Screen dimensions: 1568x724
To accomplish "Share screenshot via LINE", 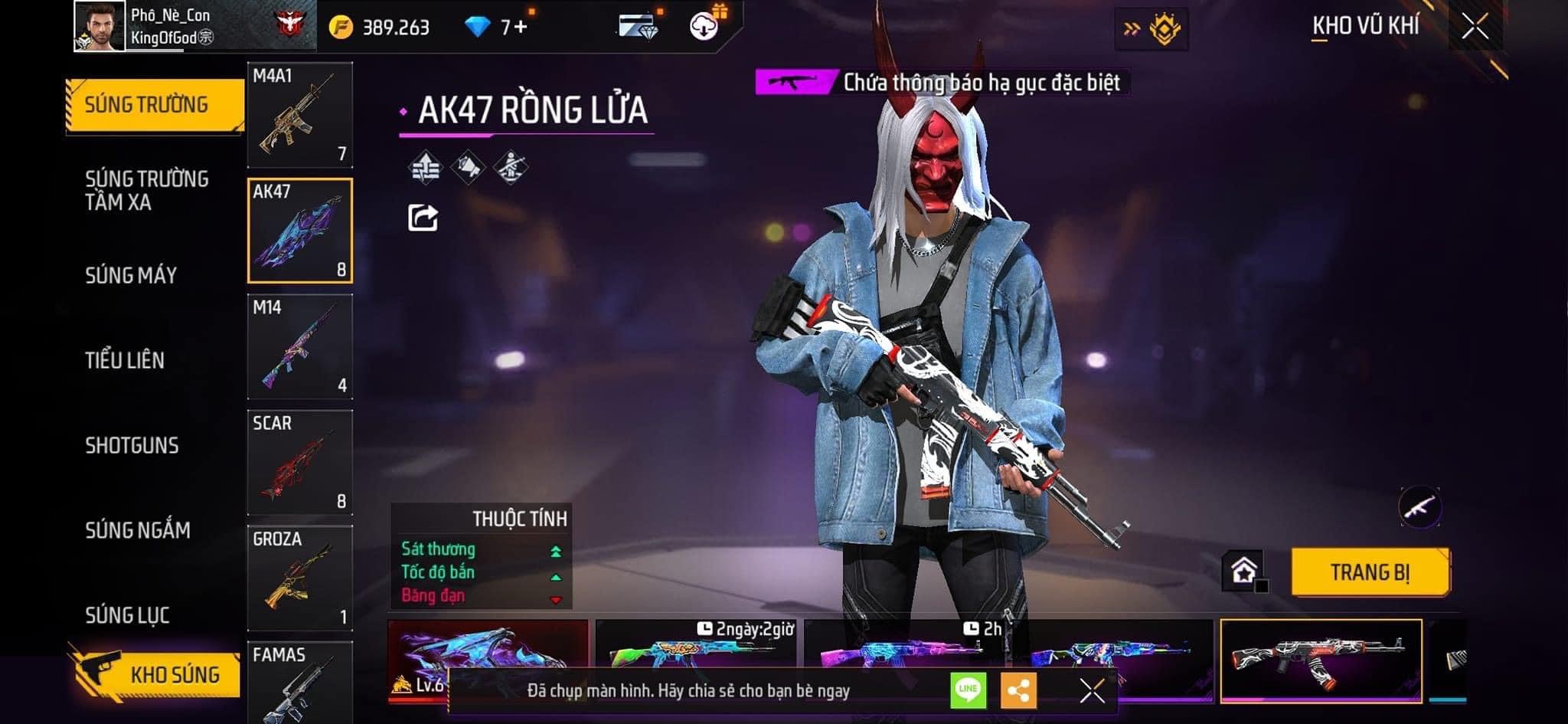I will coord(968,690).
